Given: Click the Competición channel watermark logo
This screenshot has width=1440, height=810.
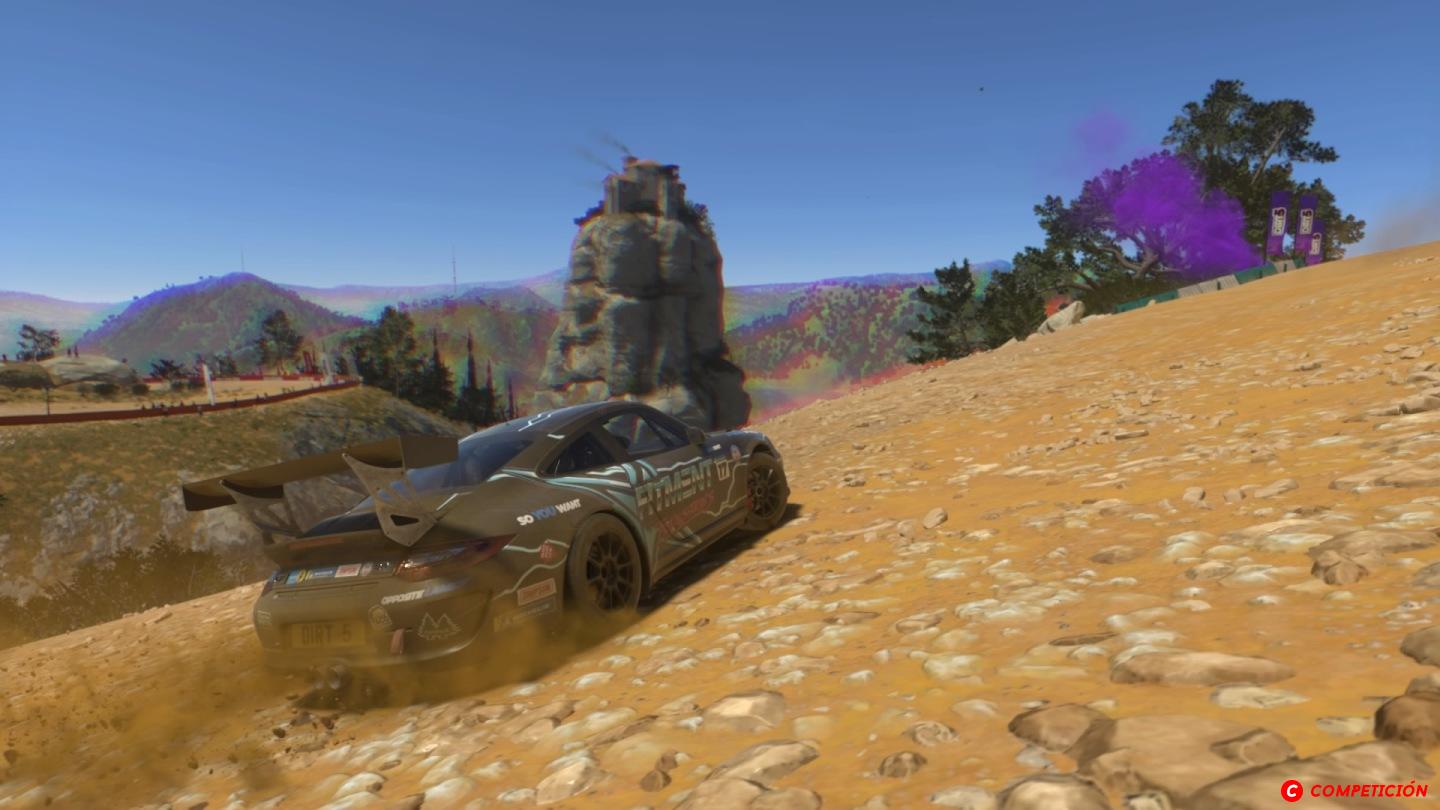Looking at the screenshot, I should point(1355,790).
